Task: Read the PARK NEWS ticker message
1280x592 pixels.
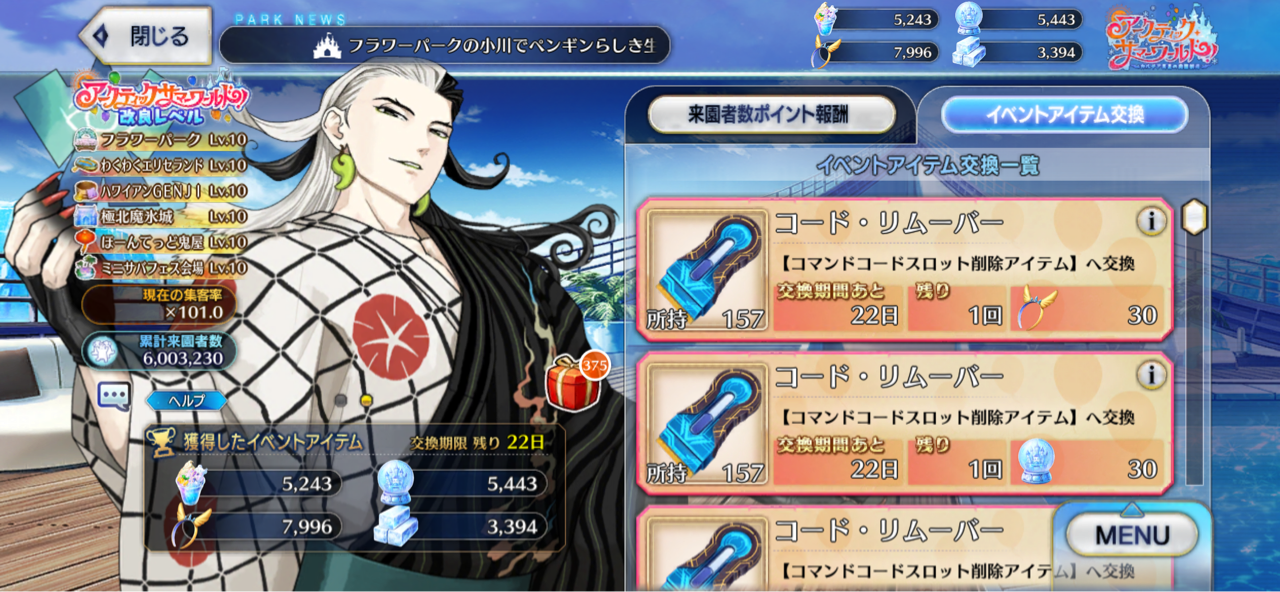Action: [x=444, y=45]
